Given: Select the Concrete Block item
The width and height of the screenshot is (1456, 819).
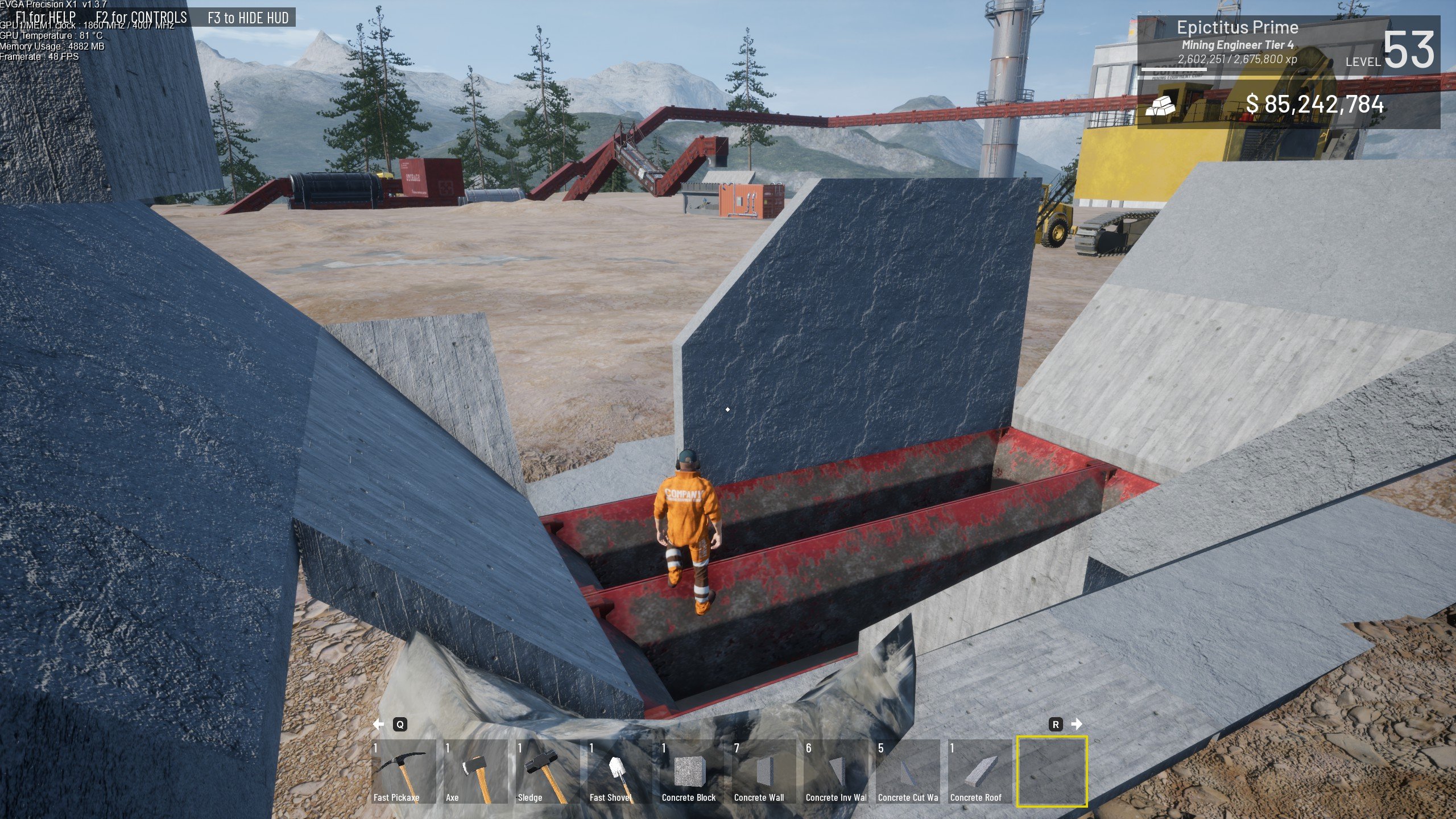Looking at the screenshot, I should 692,771.
